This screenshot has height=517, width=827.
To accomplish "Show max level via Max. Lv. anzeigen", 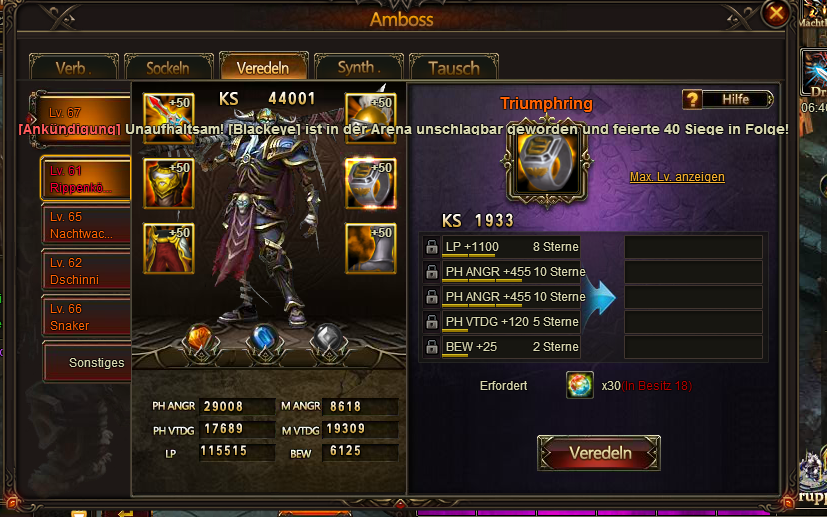I will (x=677, y=177).
